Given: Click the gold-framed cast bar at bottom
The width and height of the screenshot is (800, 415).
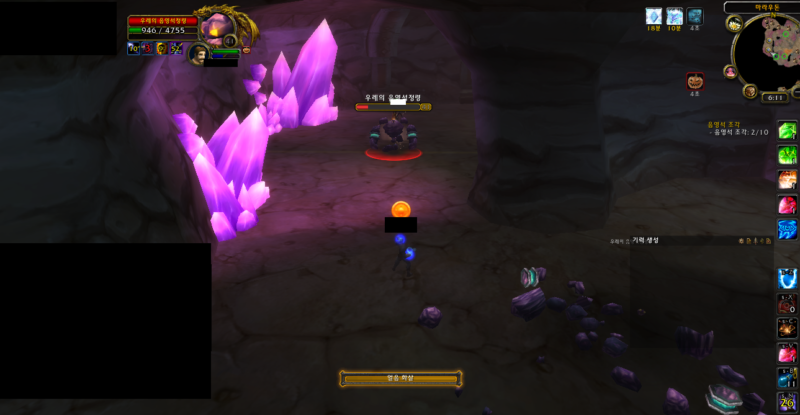Looking at the screenshot, I should pos(400,378).
